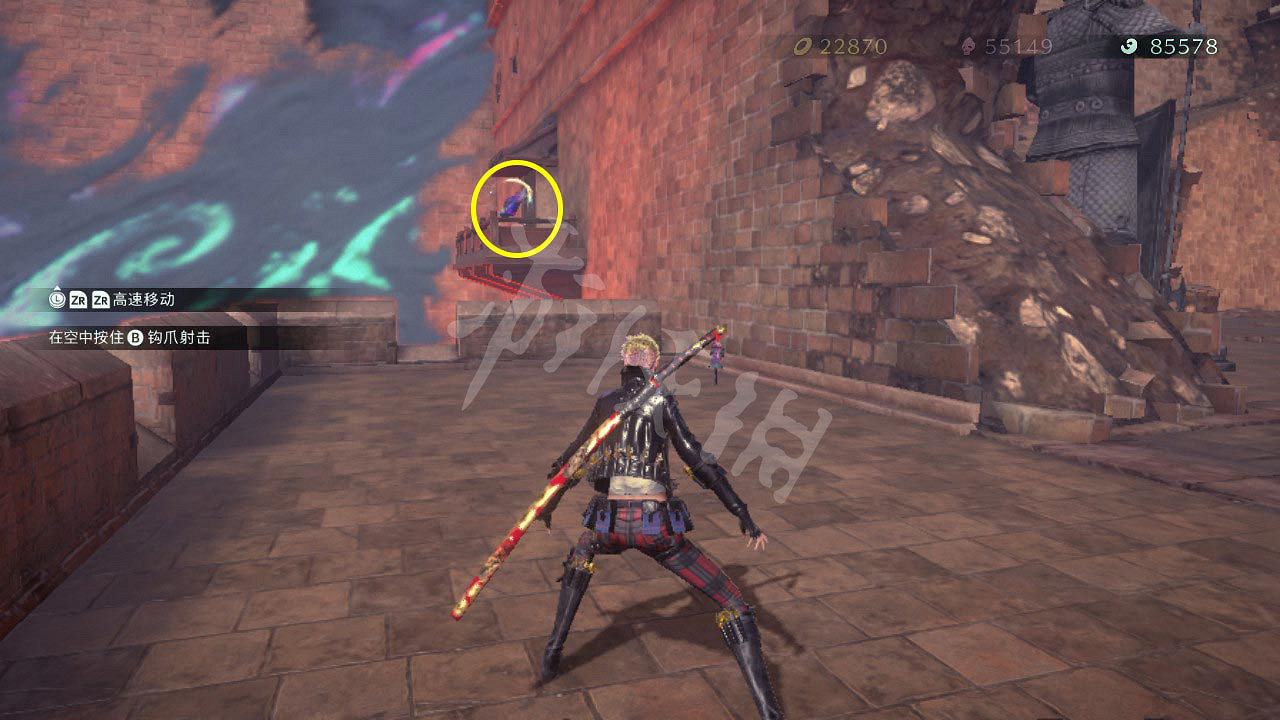Expand the button hint list arrow
Screen dimensions: 1280x720
tap(57, 288)
